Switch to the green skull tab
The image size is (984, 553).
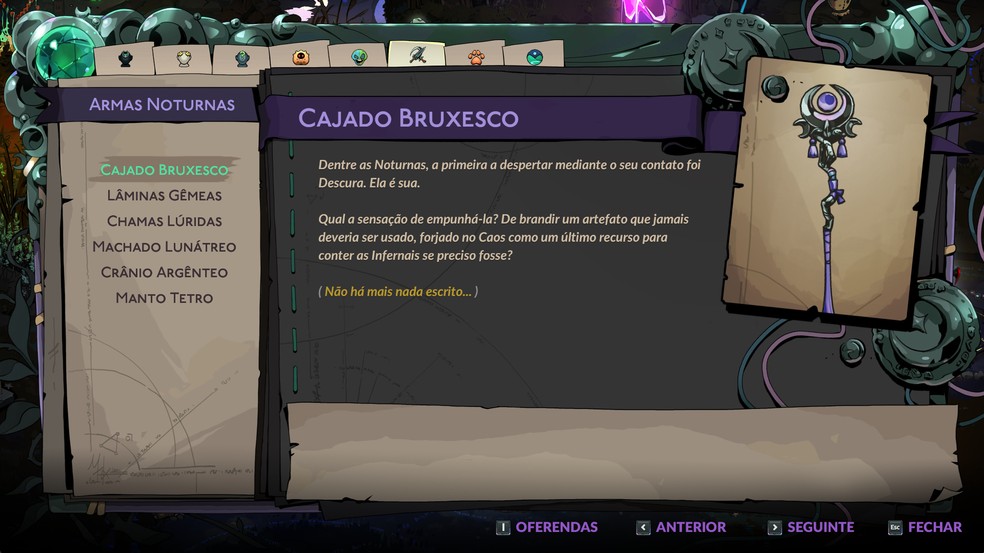(359, 57)
